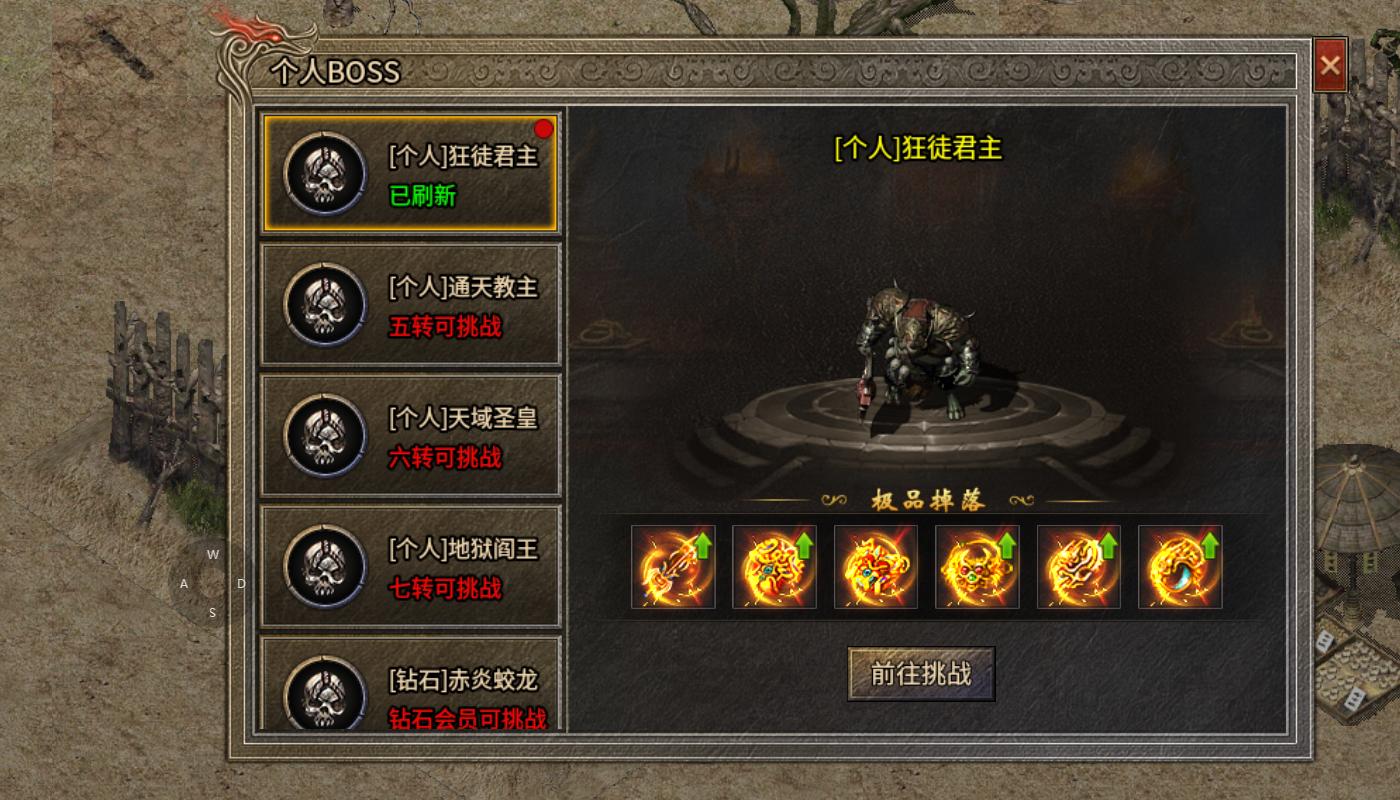This screenshot has height=800, width=1400.
Task: Click the skull emblem on 狂徒君主 entry
Action: (322, 172)
